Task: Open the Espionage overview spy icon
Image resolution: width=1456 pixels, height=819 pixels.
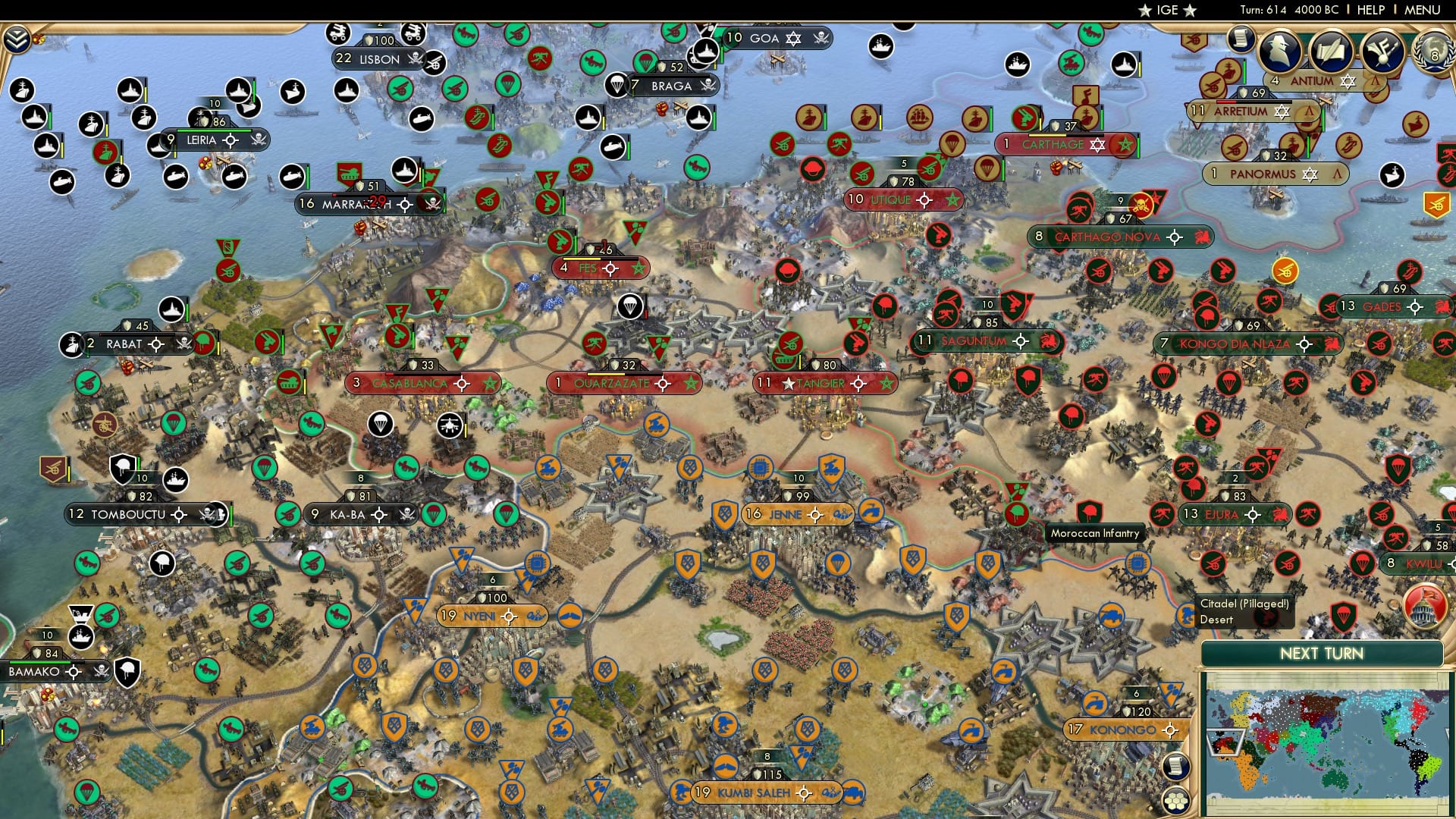Action: tap(1280, 50)
